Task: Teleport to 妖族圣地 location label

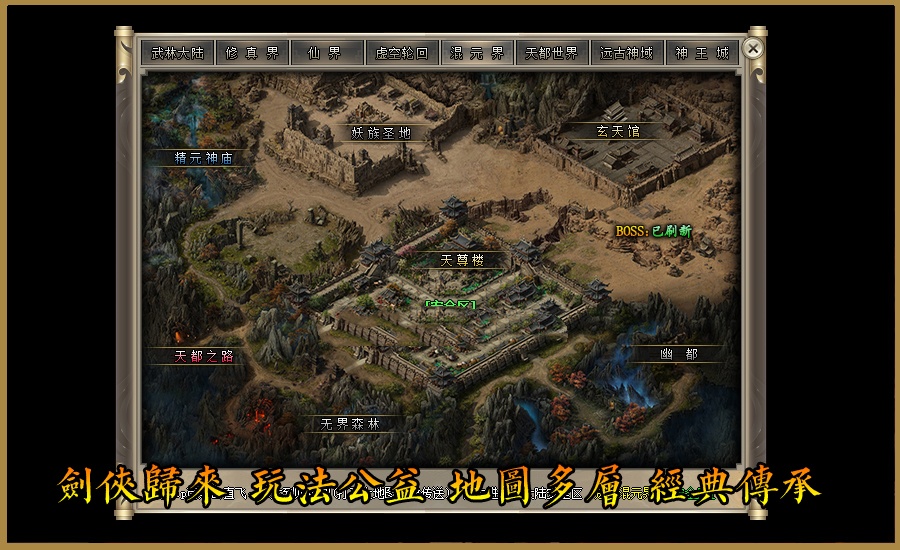Action: [380, 132]
